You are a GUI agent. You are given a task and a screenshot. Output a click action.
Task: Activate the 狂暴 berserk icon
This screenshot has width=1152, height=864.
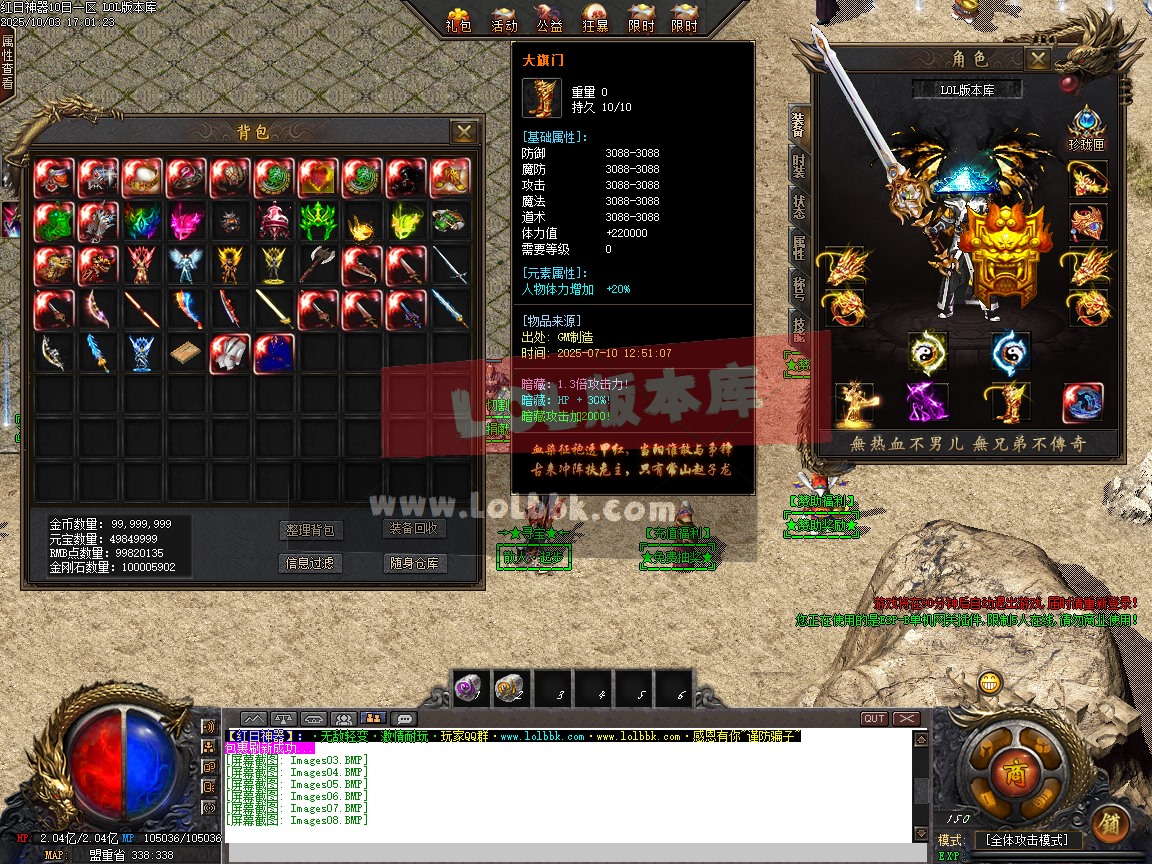595,18
